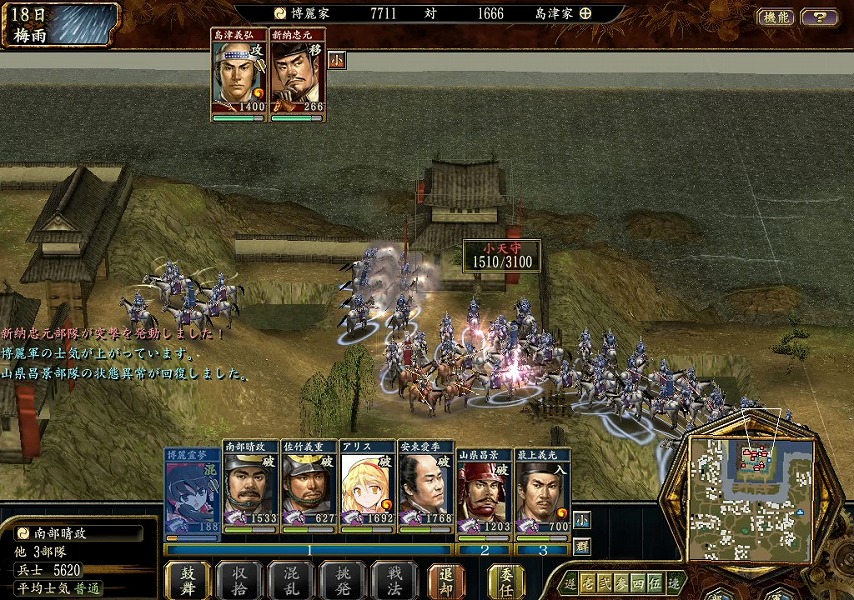Open the 機能 function menu
Viewport: 854px width, 600px height.
(x=775, y=17)
